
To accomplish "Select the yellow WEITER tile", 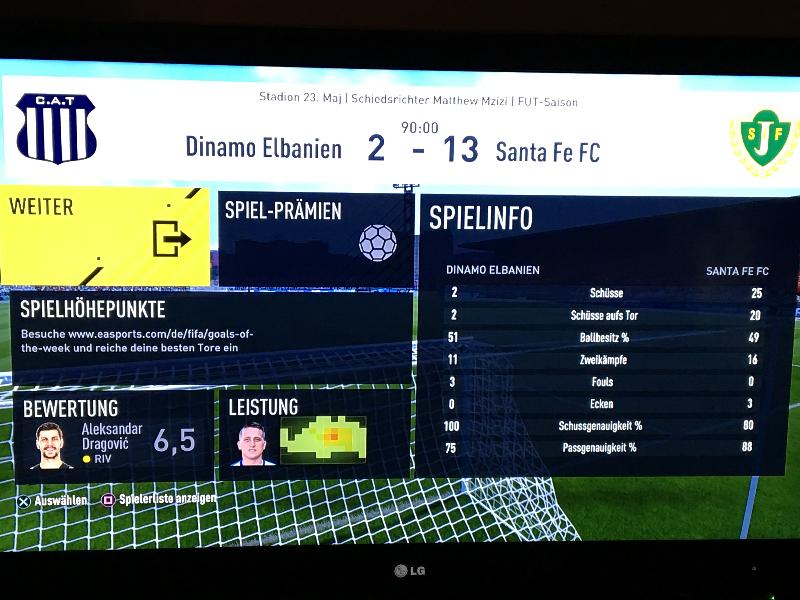I will pyautogui.click(x=105, y=236).
